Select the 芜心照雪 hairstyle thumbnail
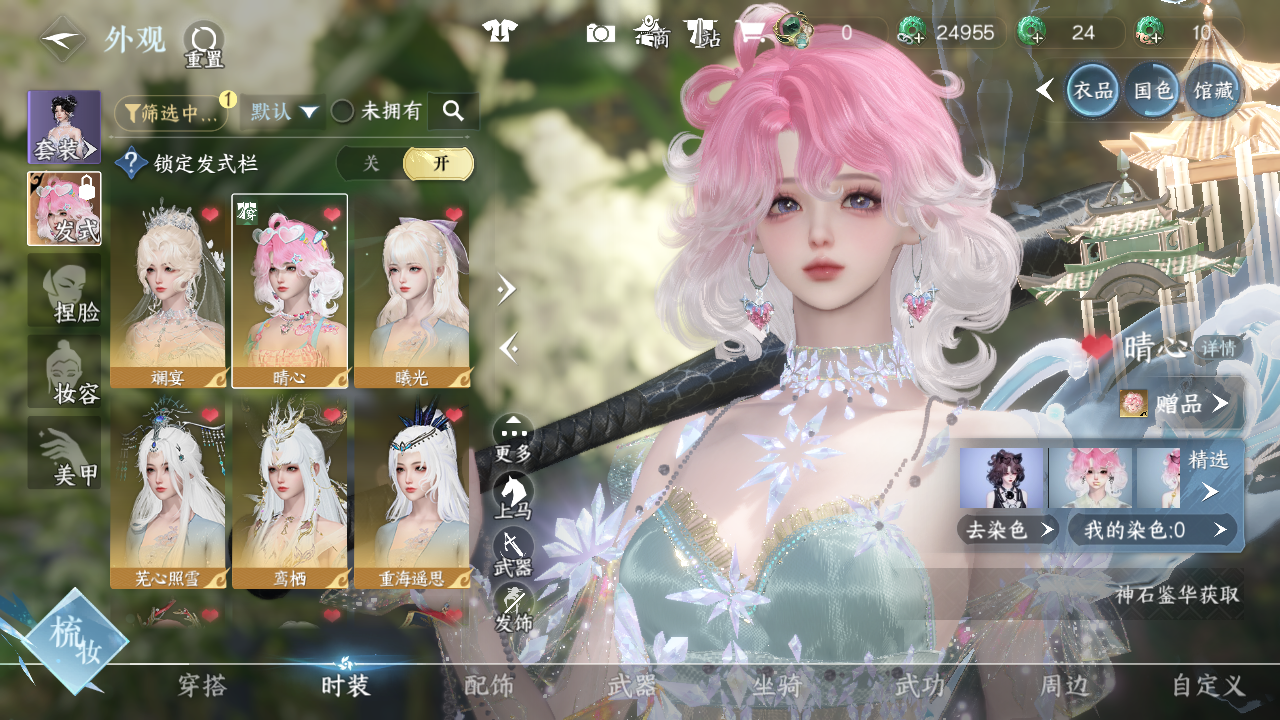Screen dimensions: 1280x720 (168, 494)
